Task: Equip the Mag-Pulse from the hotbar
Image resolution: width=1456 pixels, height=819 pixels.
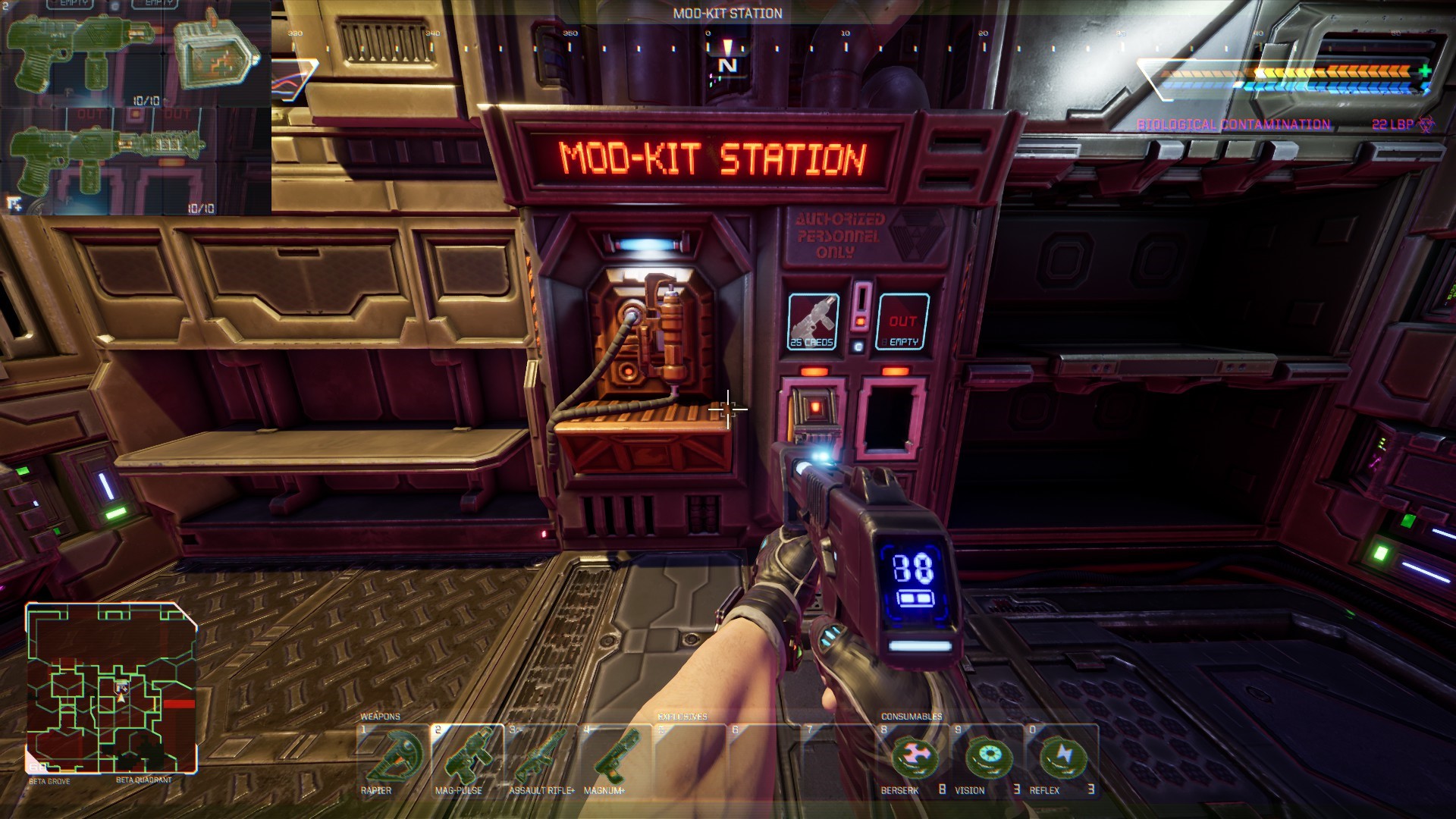Action: point(466,759)
